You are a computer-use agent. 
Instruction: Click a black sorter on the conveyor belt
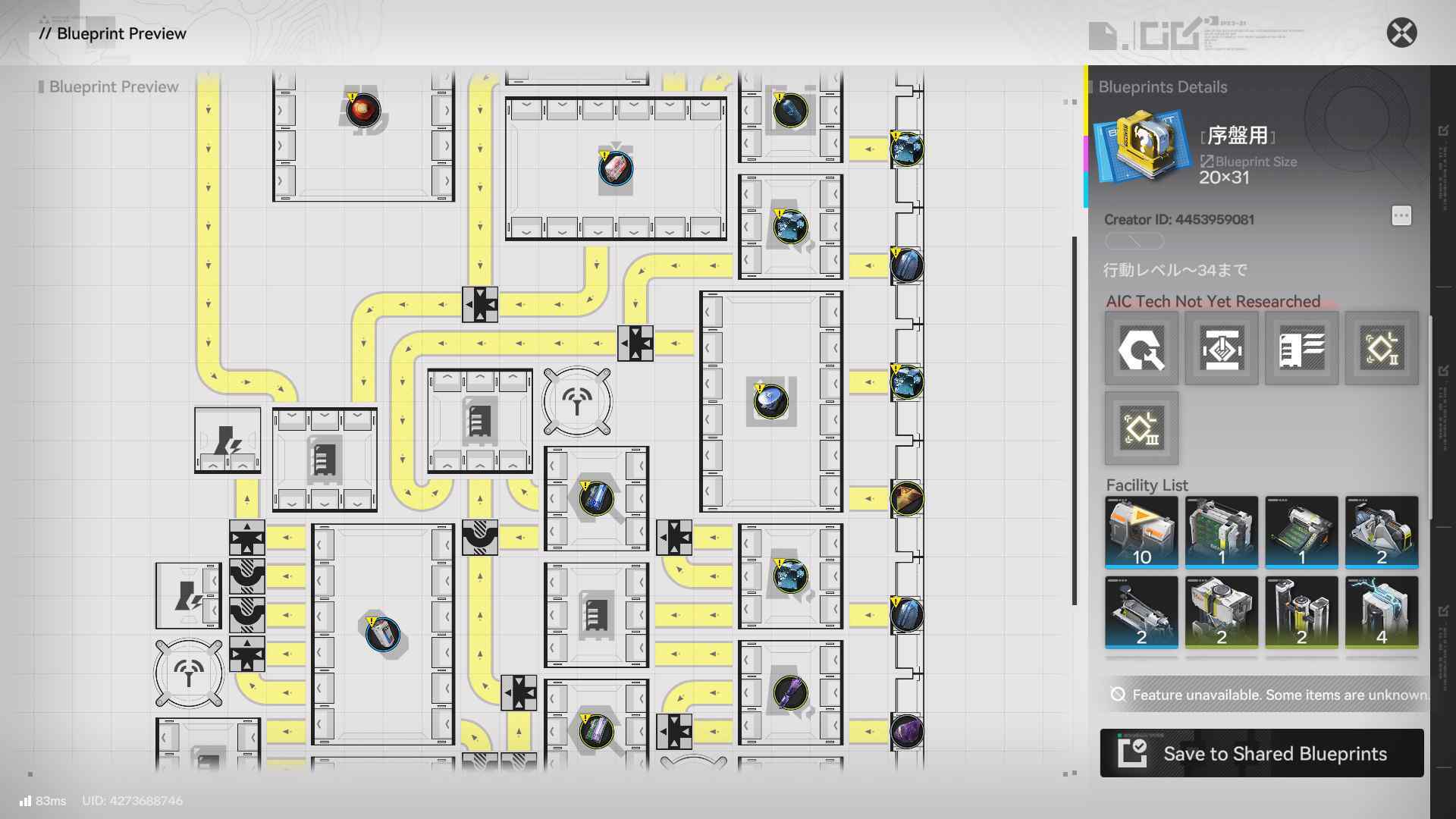click(x=480, y=305)
